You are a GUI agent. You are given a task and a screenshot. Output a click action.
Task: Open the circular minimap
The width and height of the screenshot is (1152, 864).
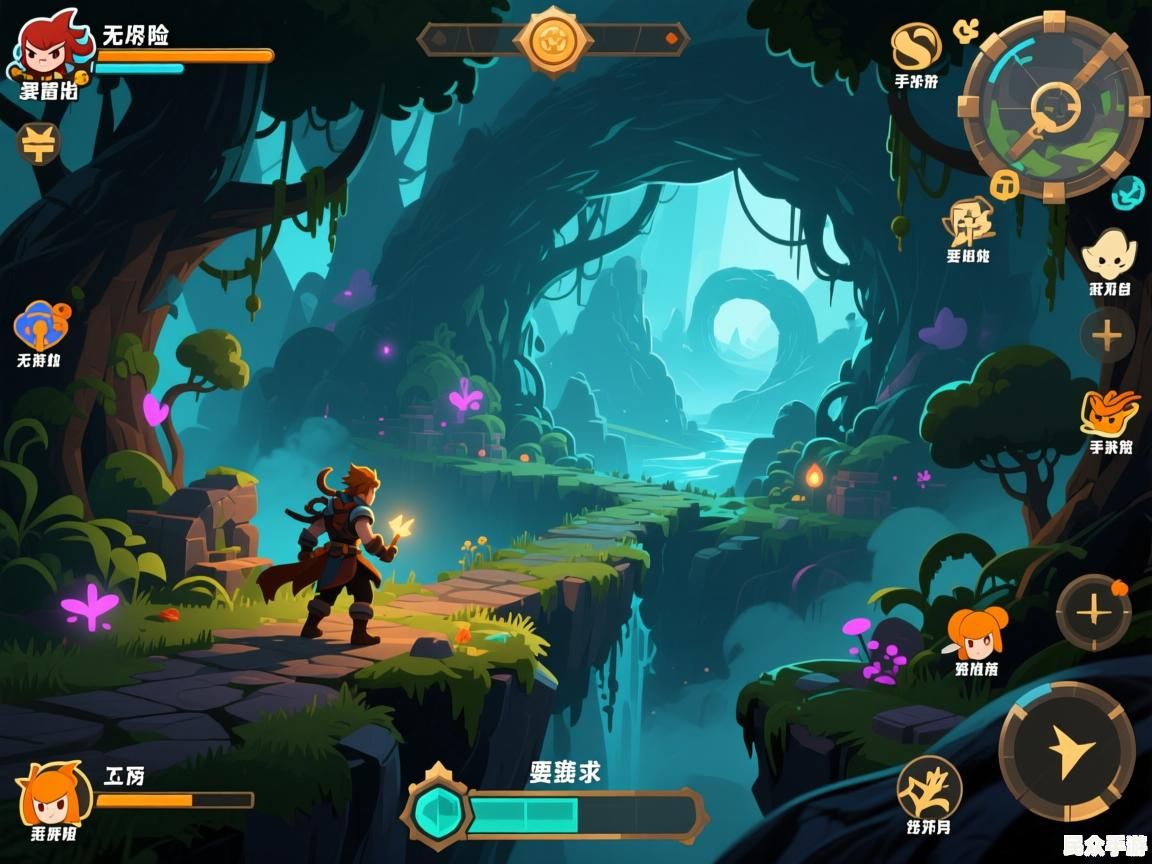[1053, 106]
